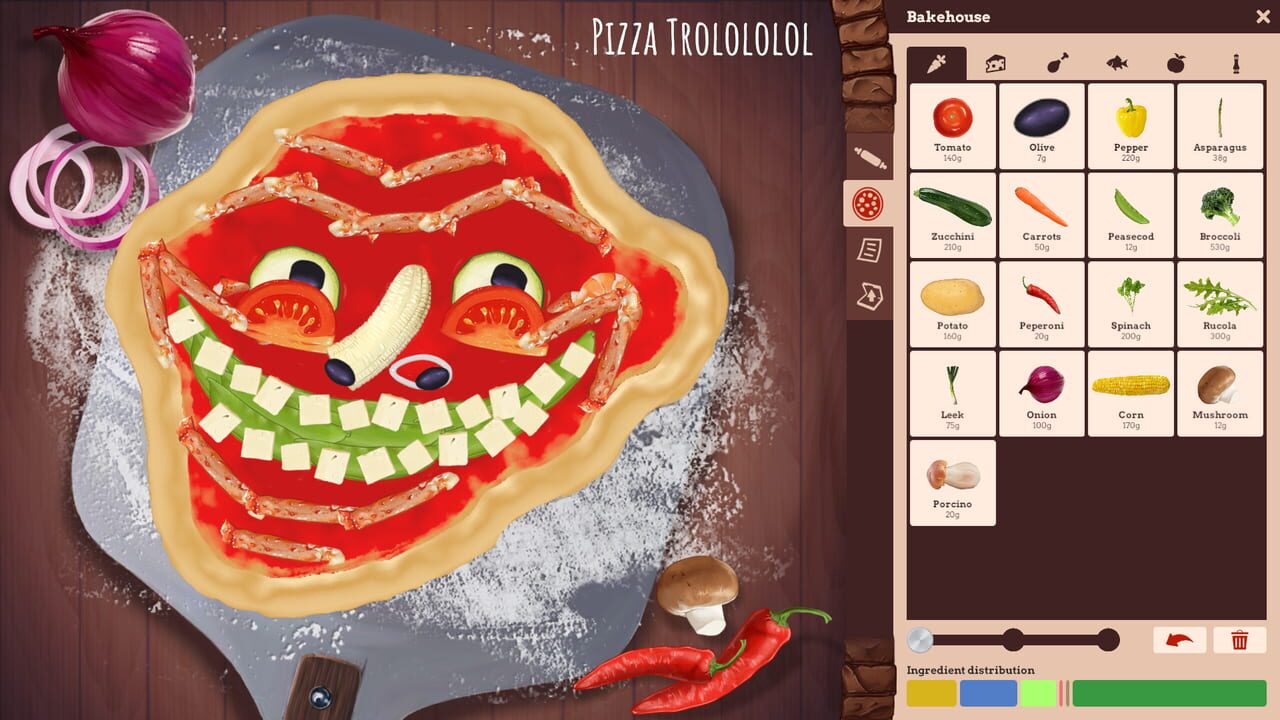Screen dimensions: 1280x720
Task: Close the Bakehouse panel
Action: point(1263,16)
